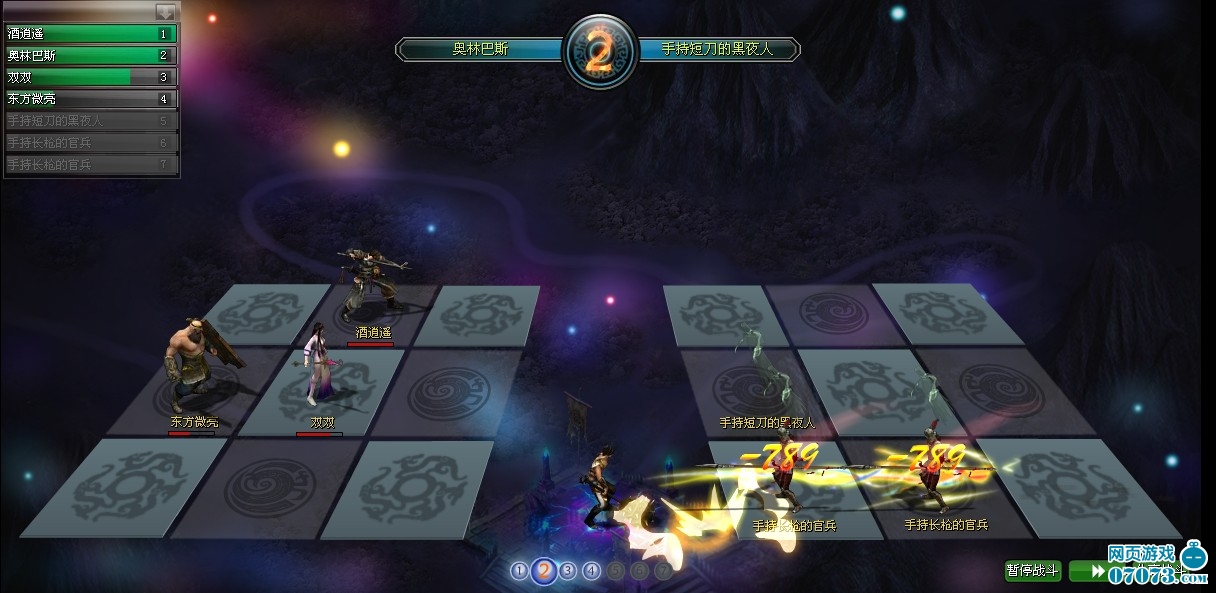The width and height of the screenshot is (1216, 593).
Task: Select 手持短刀的黑夜人 row numbered 5
Action: (91, 121)
